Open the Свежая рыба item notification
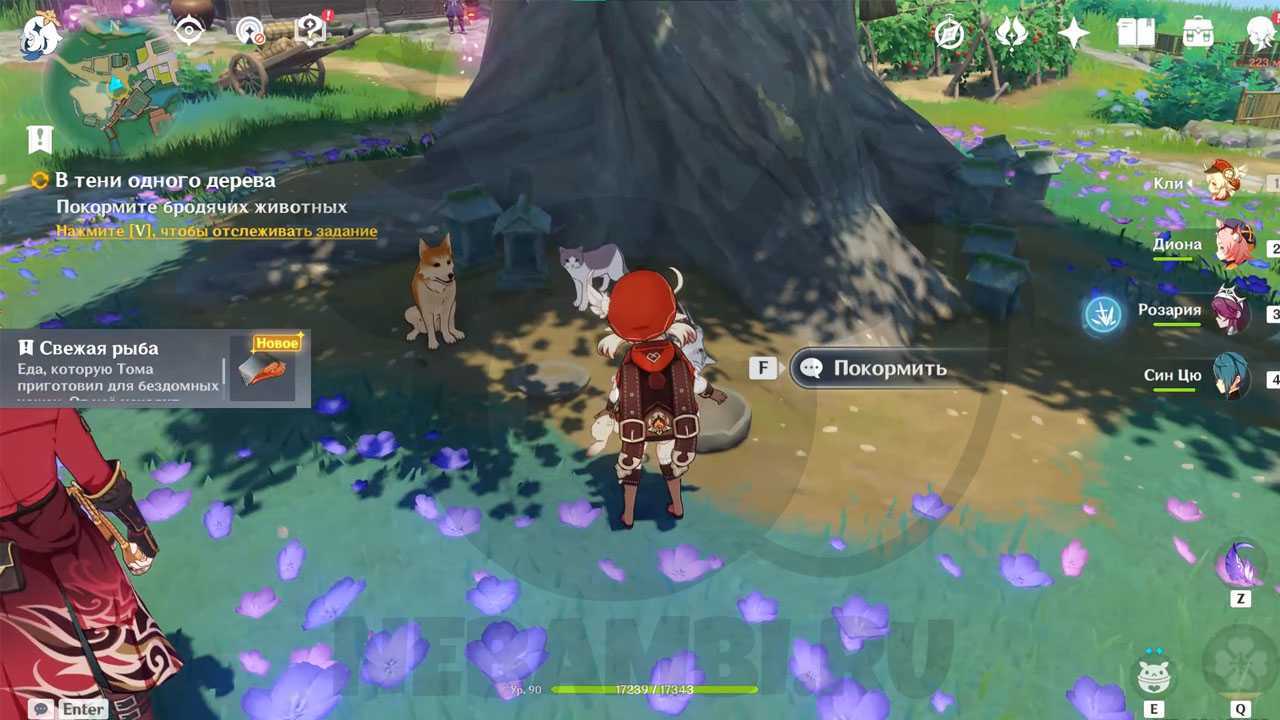Image resolution: width=1280 pixels, height=720 pixels. click(x=155, y=368)
